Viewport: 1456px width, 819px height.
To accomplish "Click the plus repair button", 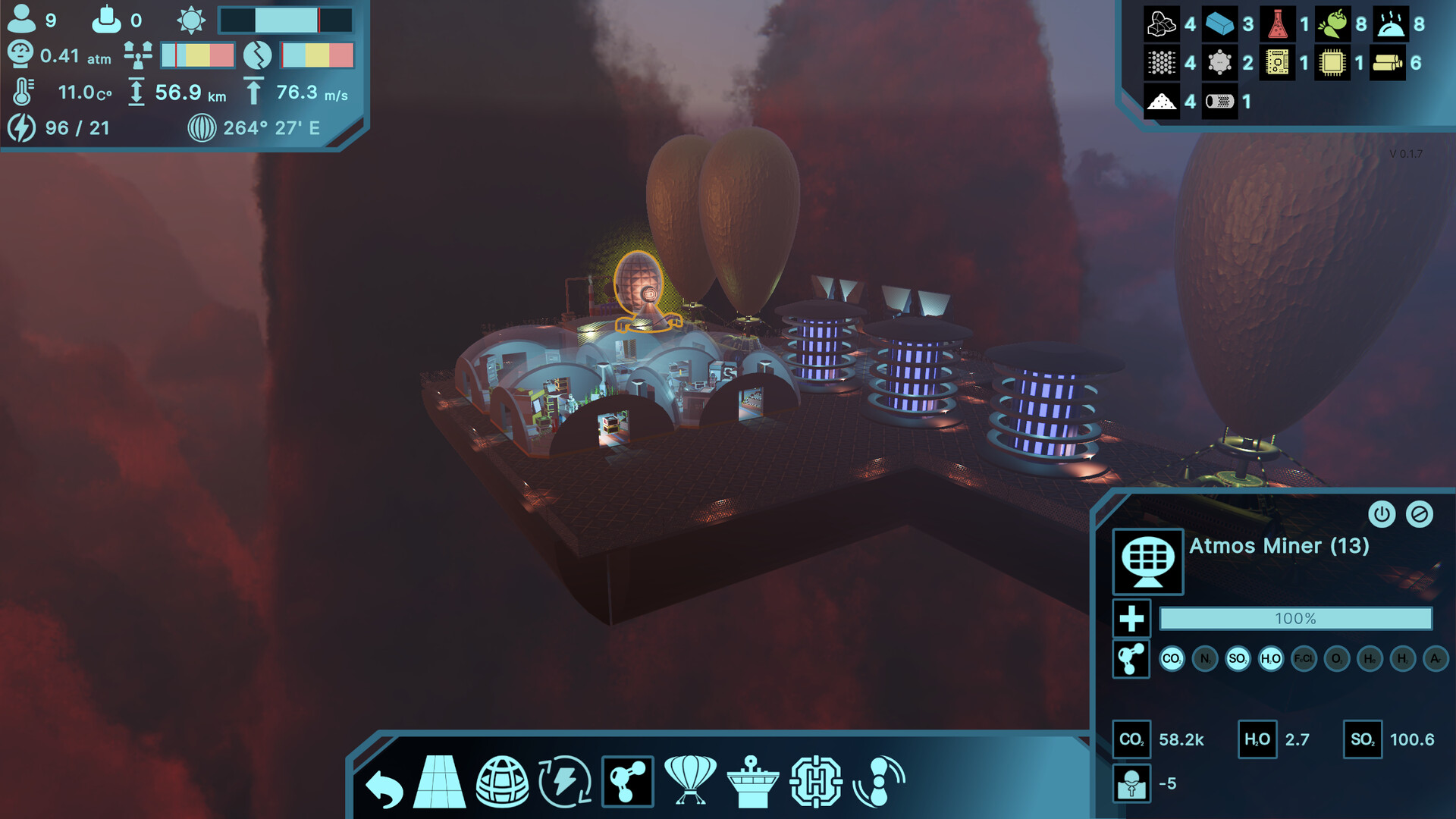I will (x=1131, y=619).
